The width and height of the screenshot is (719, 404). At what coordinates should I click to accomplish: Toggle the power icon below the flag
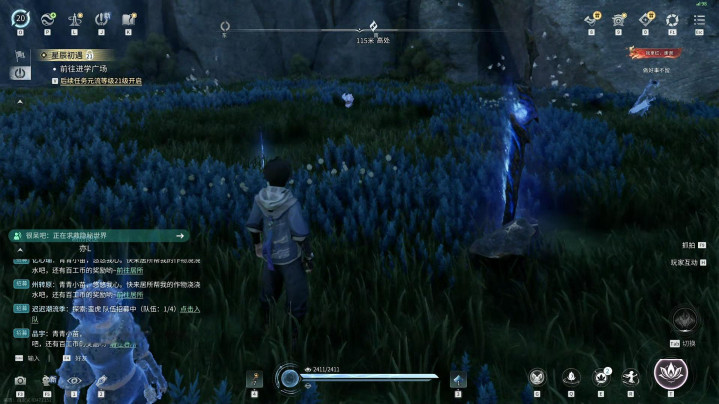[20, 73]
